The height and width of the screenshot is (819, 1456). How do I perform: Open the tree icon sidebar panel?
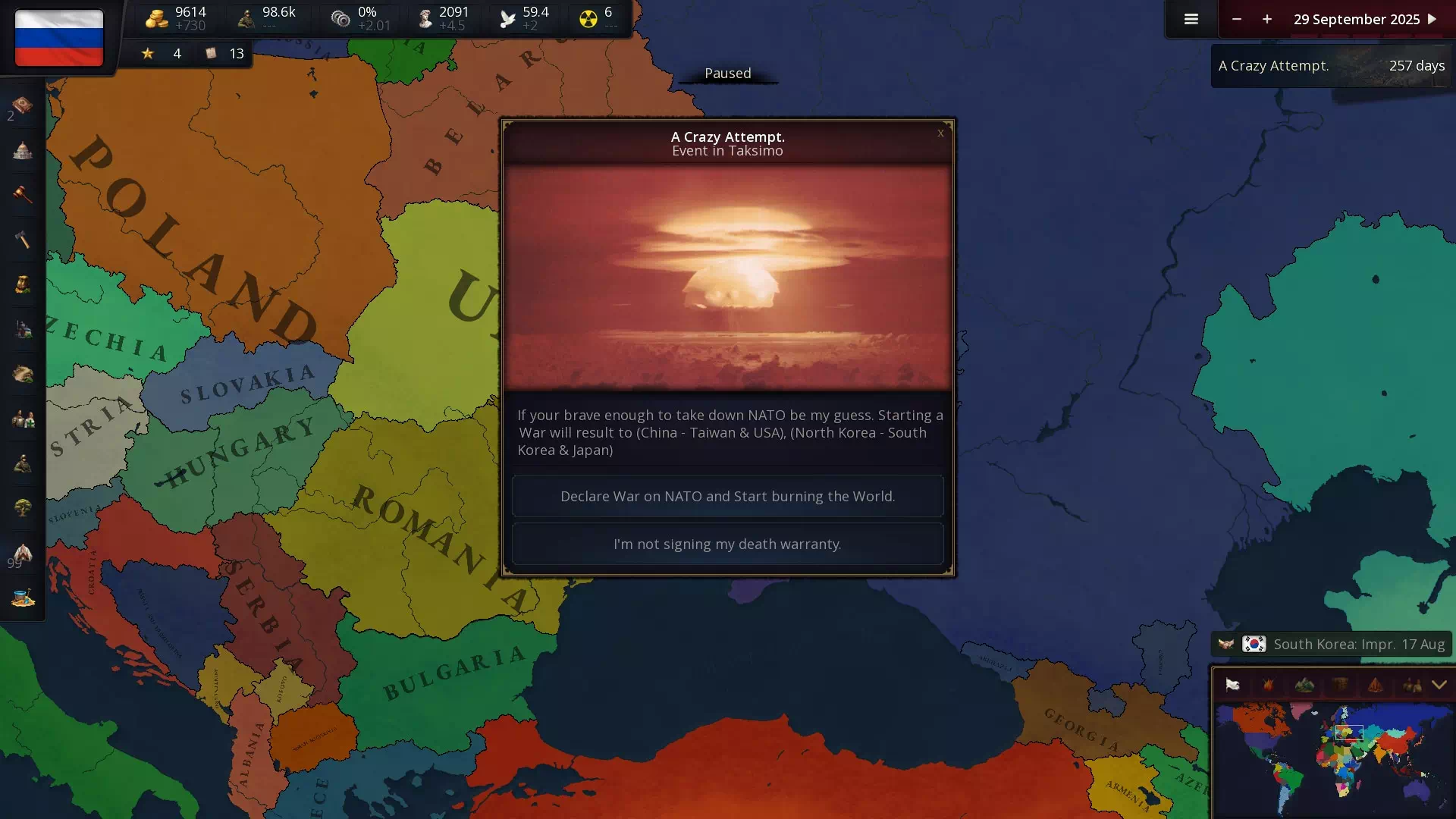(23, 507)
